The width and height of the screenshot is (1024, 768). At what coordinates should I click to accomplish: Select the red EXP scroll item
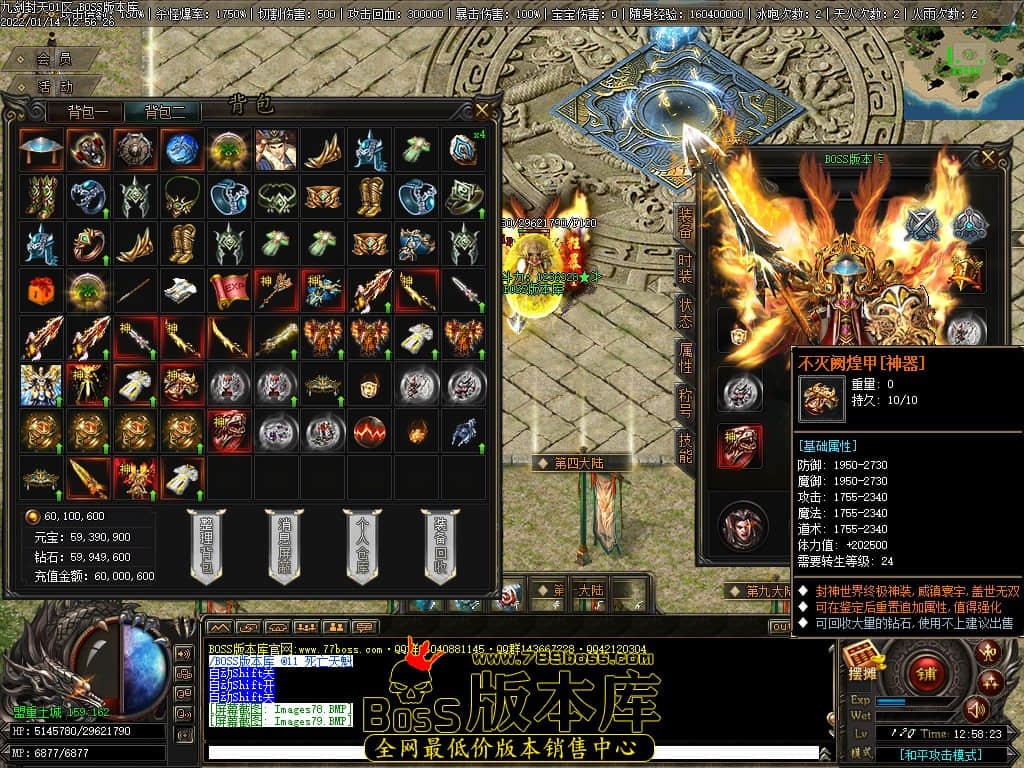[228, 289]
